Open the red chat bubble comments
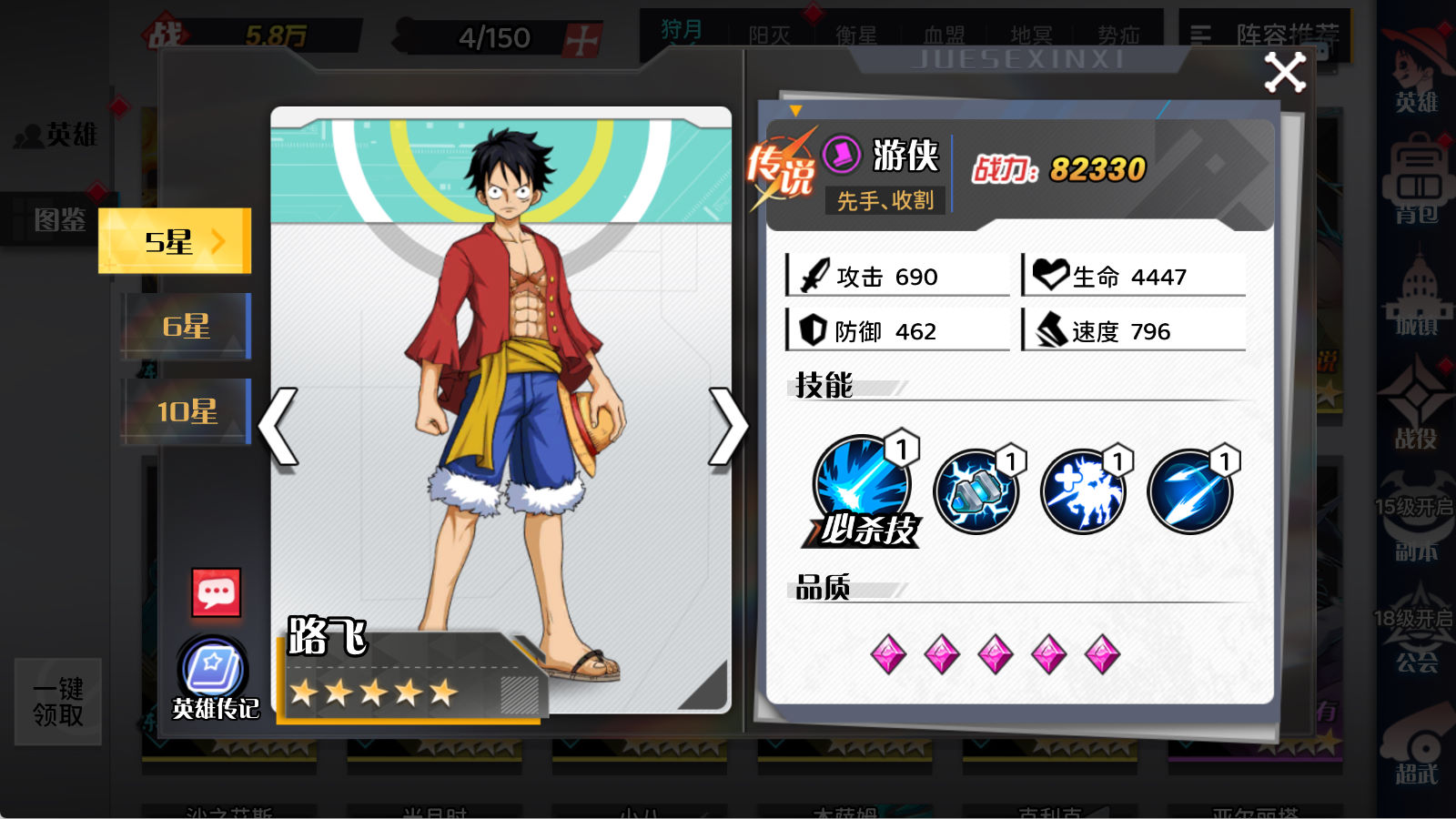Screen dimensions: 1456x819 tap(217, 593)
